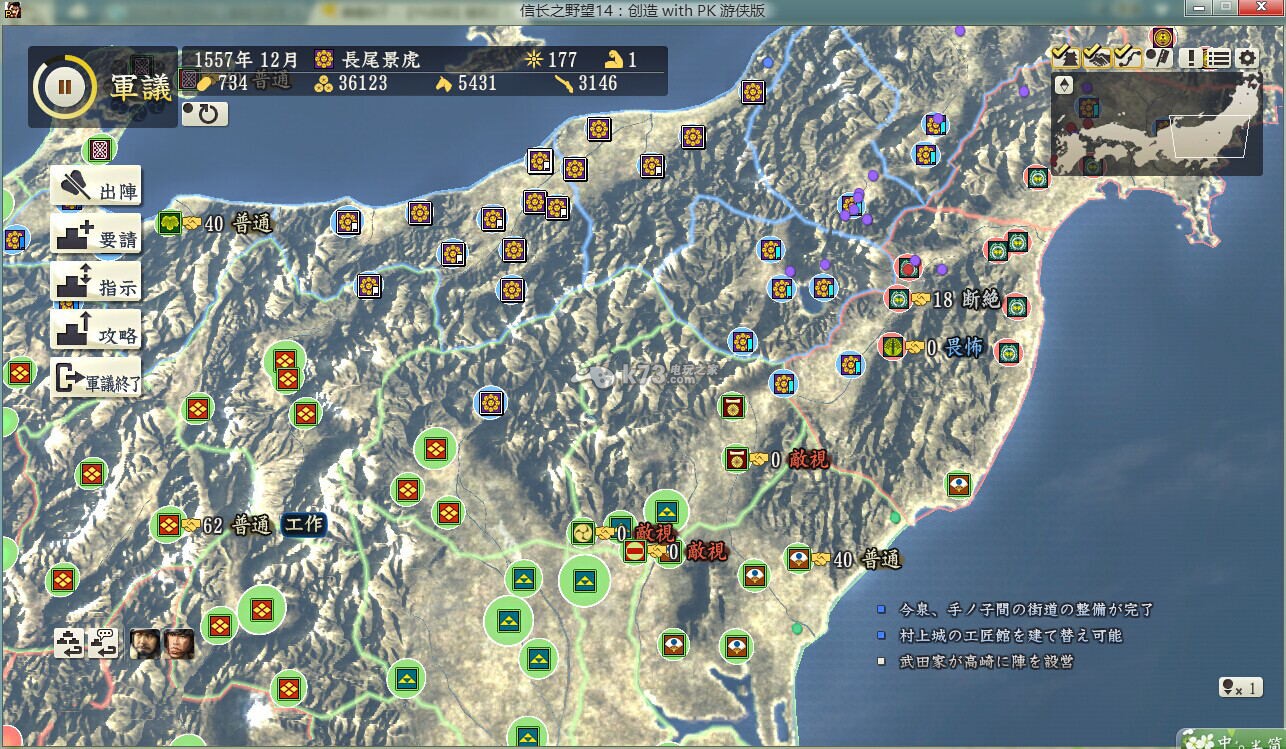Open the exclamation mark notifications
The image size is (1286, 749).
[1190, 58]
